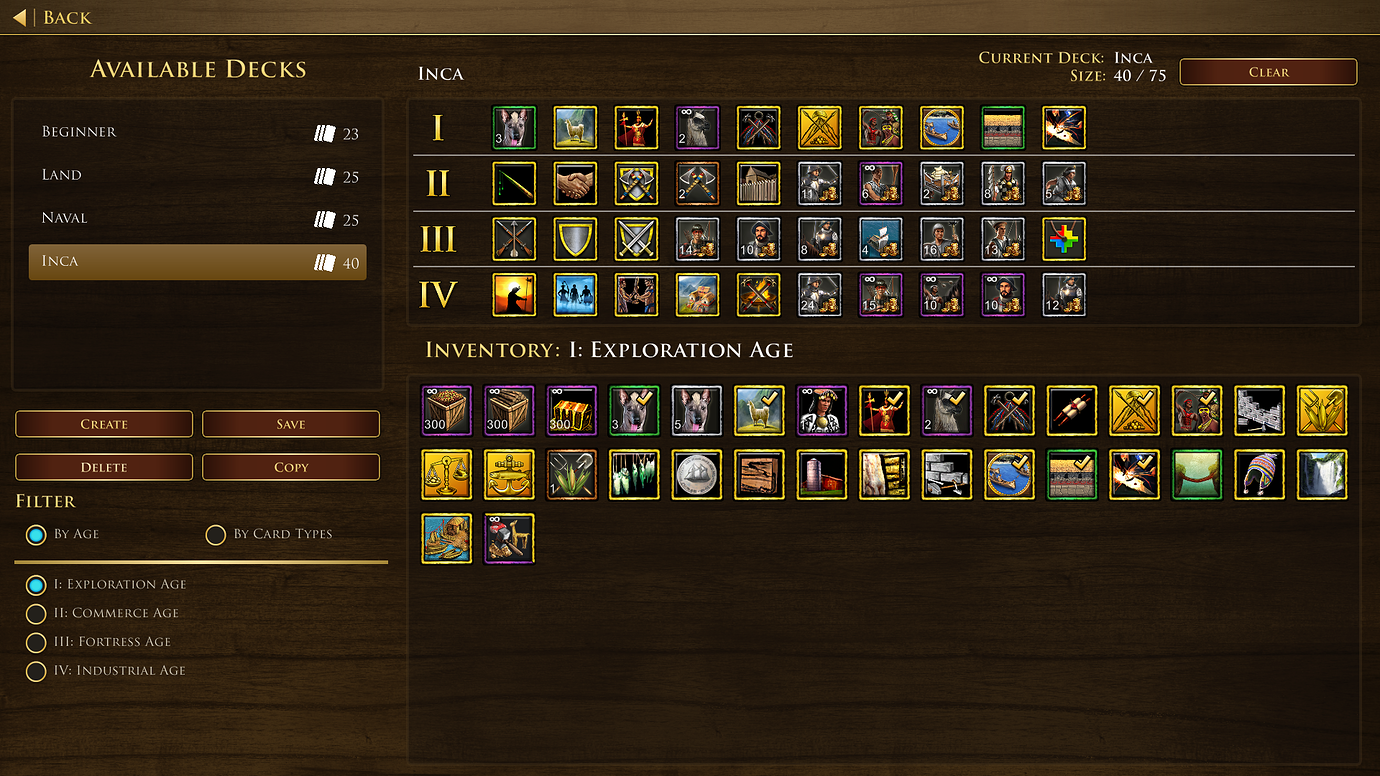Select the Beginner deck entry

[197, 131]
